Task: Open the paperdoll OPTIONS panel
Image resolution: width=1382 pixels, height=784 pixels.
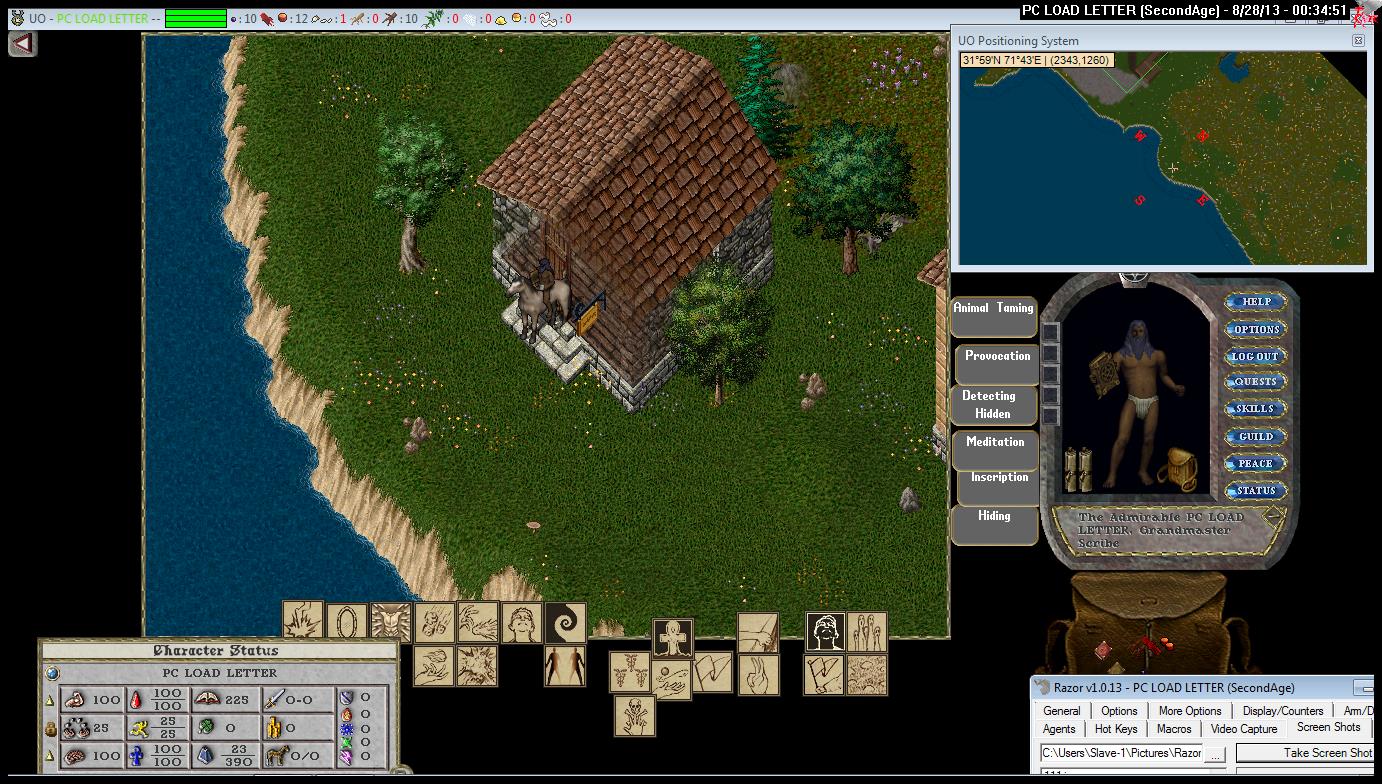Action: click(x=1256, y=329)
